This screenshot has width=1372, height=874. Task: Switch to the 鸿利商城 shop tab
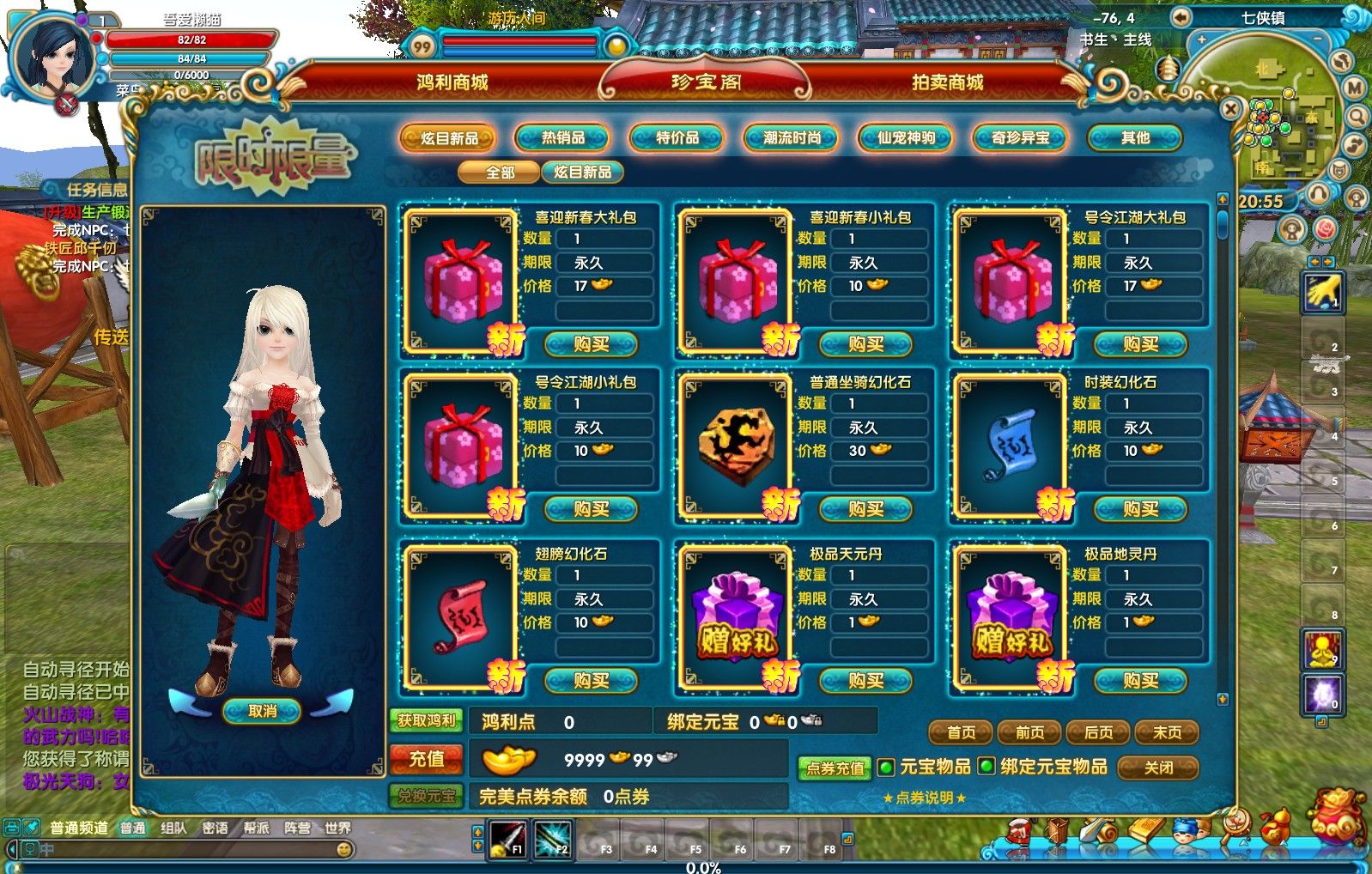452,82
